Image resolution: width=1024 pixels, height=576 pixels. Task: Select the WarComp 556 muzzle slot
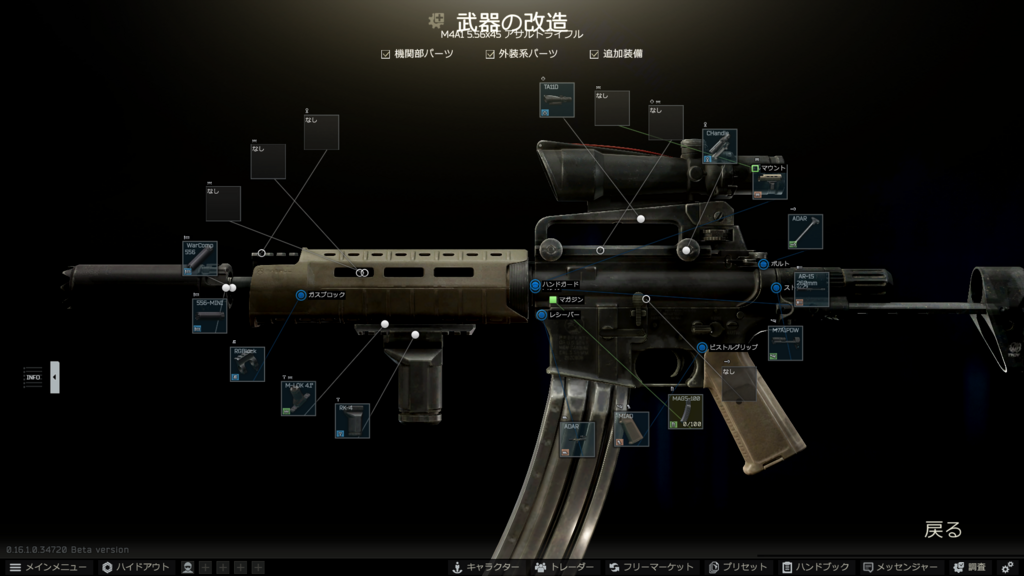click(x=200, y=258)
